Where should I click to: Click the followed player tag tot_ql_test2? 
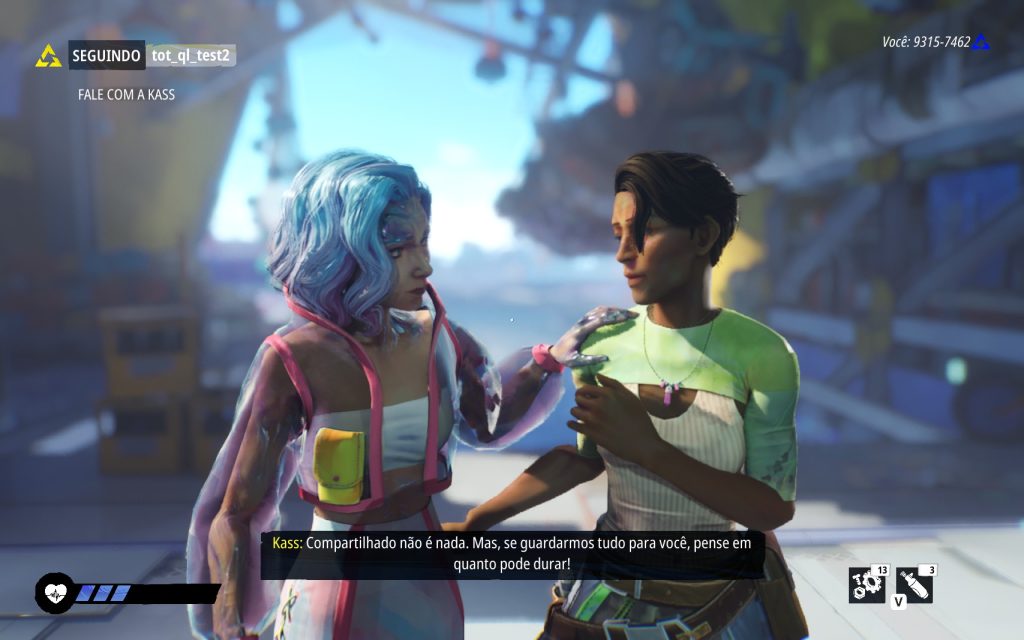(x=191, y=56)
